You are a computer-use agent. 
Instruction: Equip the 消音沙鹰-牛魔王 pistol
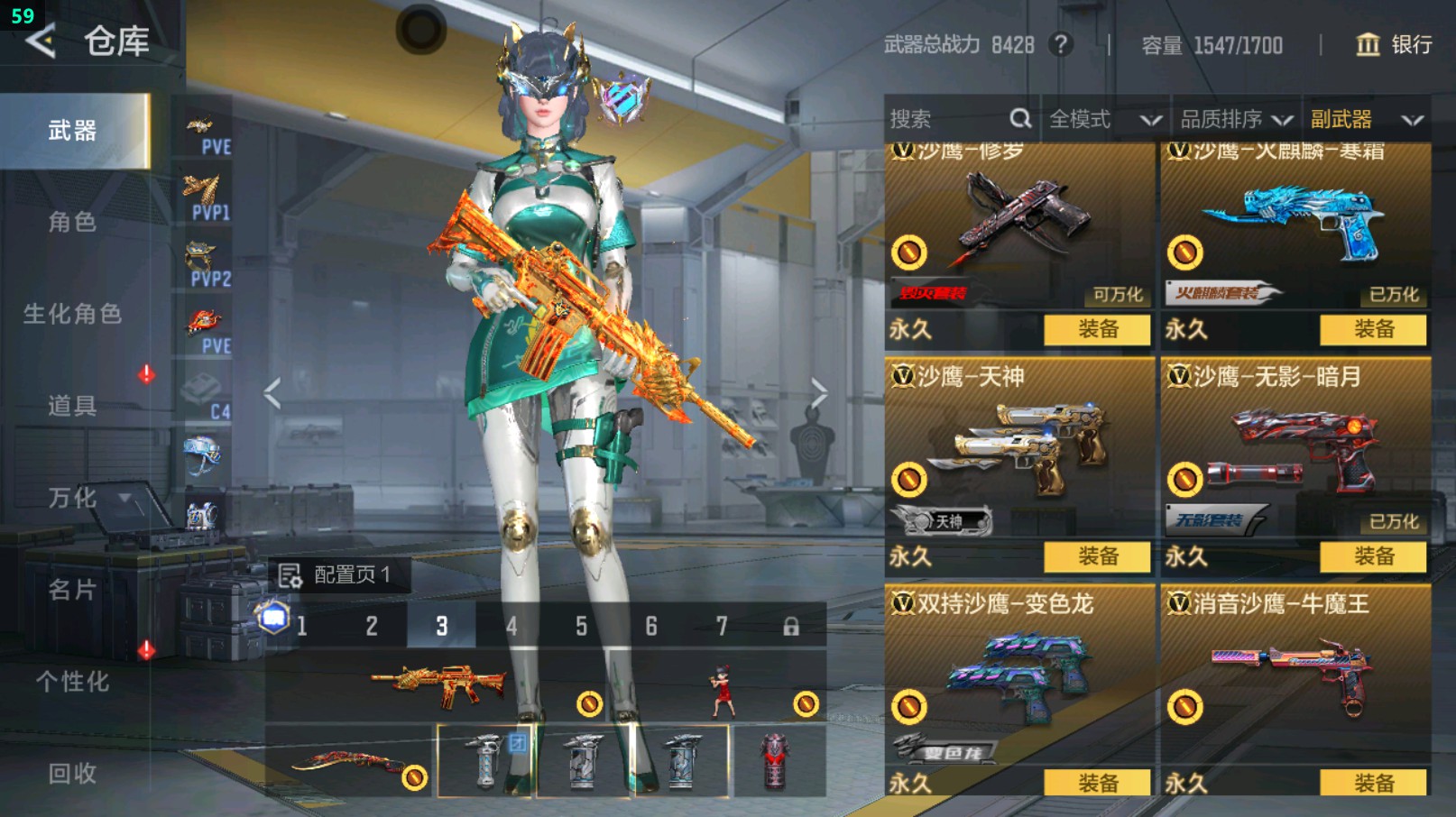(1373, 783)
